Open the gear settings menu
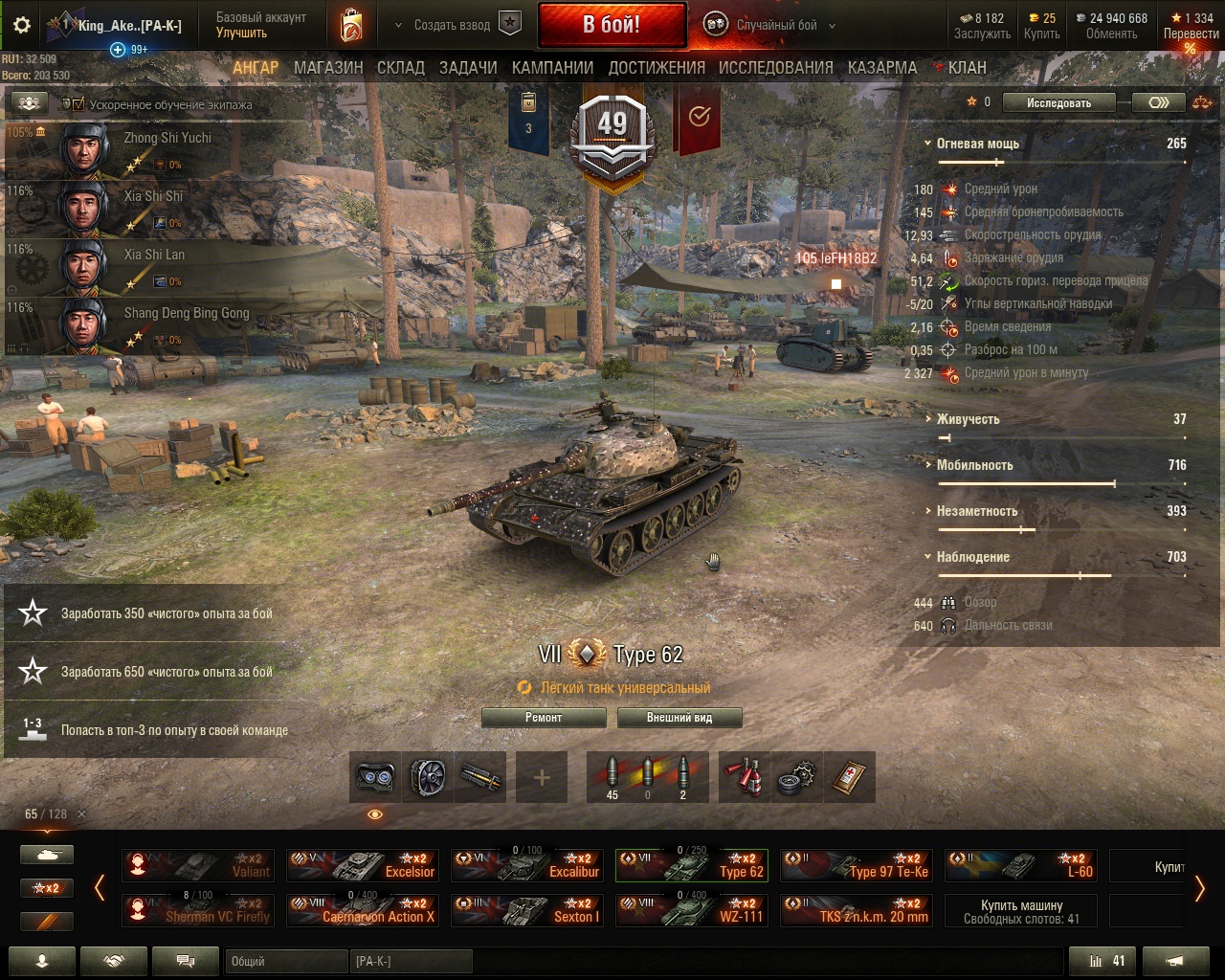The height and width of the screenshot is (980, 1225). (22, 26)
